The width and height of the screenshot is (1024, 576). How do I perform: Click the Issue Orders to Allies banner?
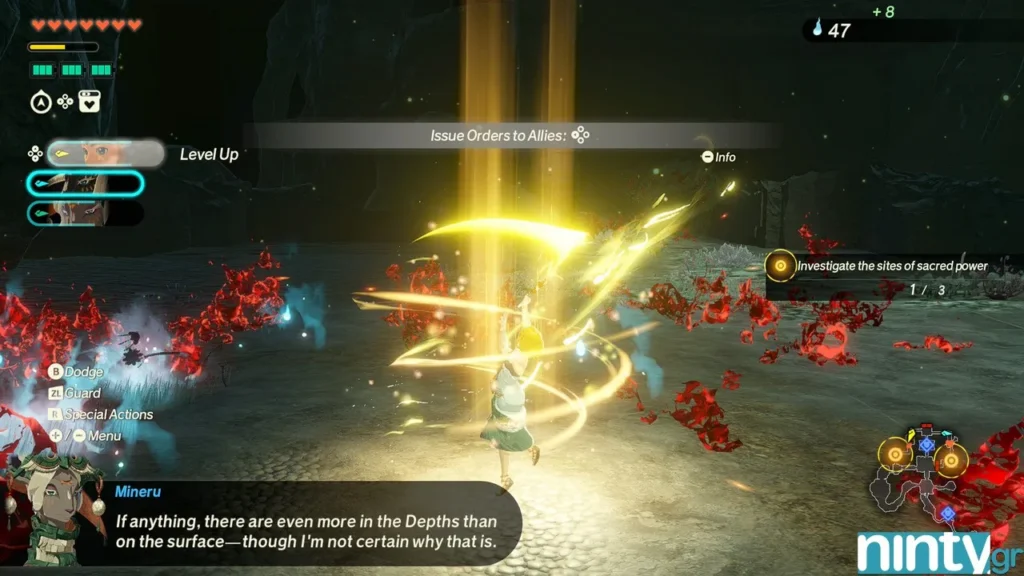[510, 135]
